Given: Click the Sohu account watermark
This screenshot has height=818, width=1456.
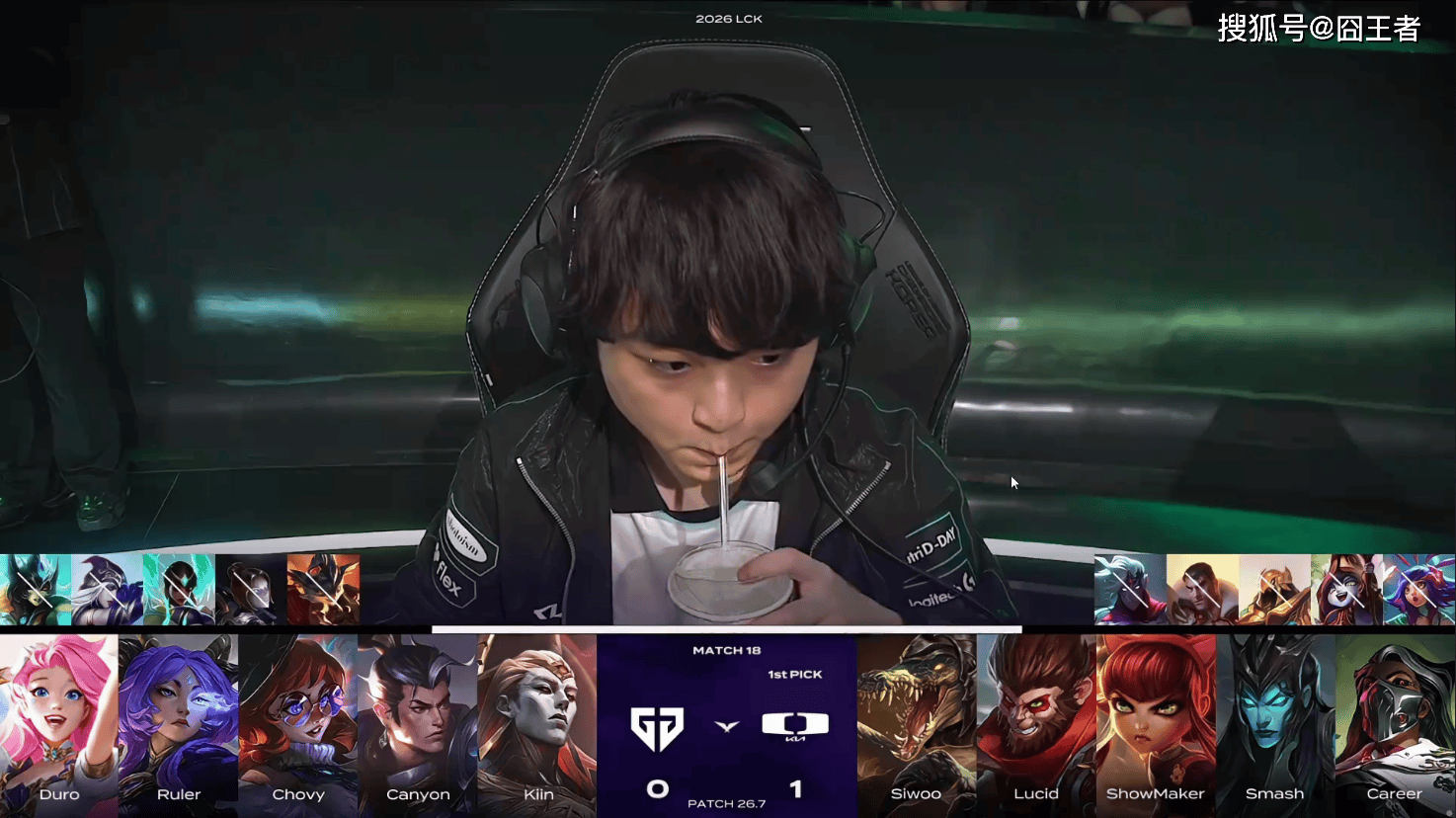Looking at the screenshot, I should click(x=1318, y=29).
